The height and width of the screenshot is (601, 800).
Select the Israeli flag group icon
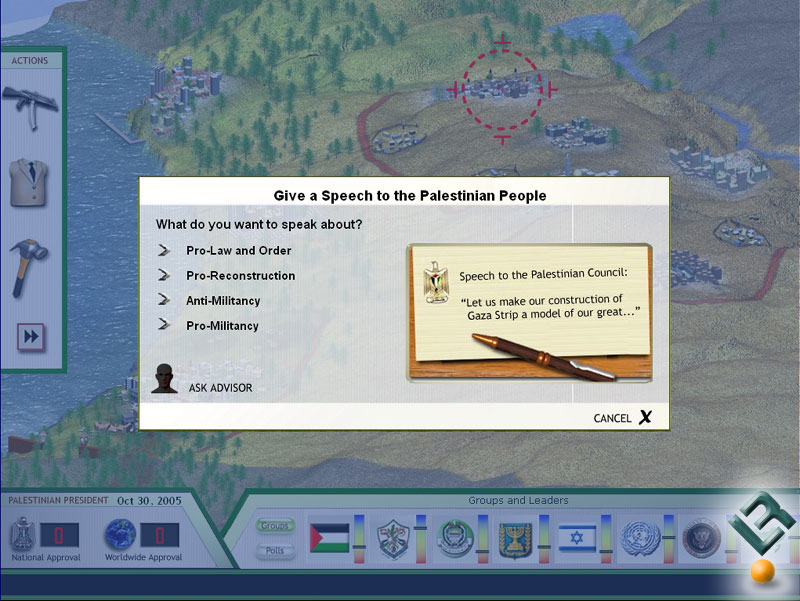[577, 539]
